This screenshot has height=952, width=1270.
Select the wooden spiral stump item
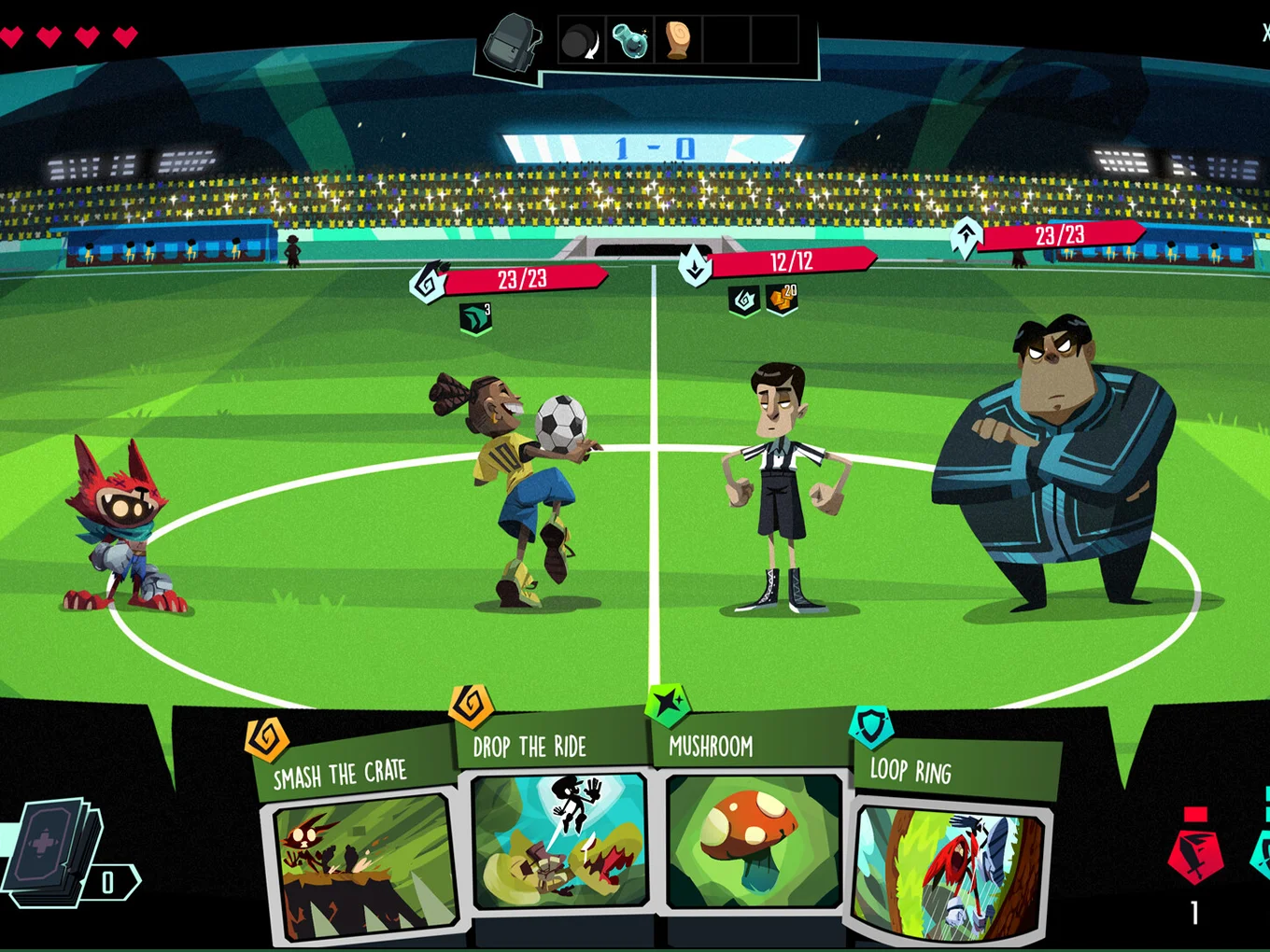click(x=677, y=41)
